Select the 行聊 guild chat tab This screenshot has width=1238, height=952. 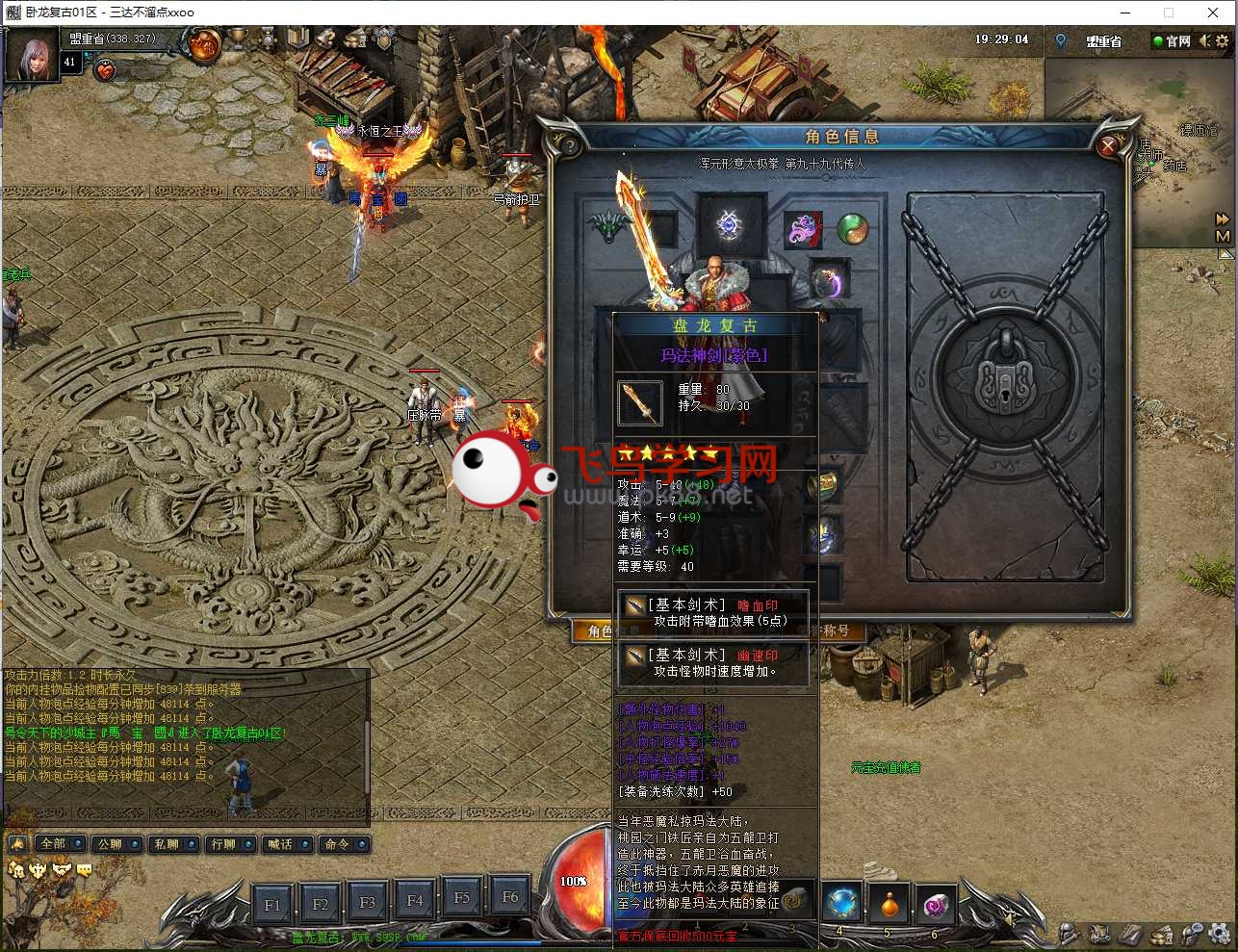(x=230, y=844)
